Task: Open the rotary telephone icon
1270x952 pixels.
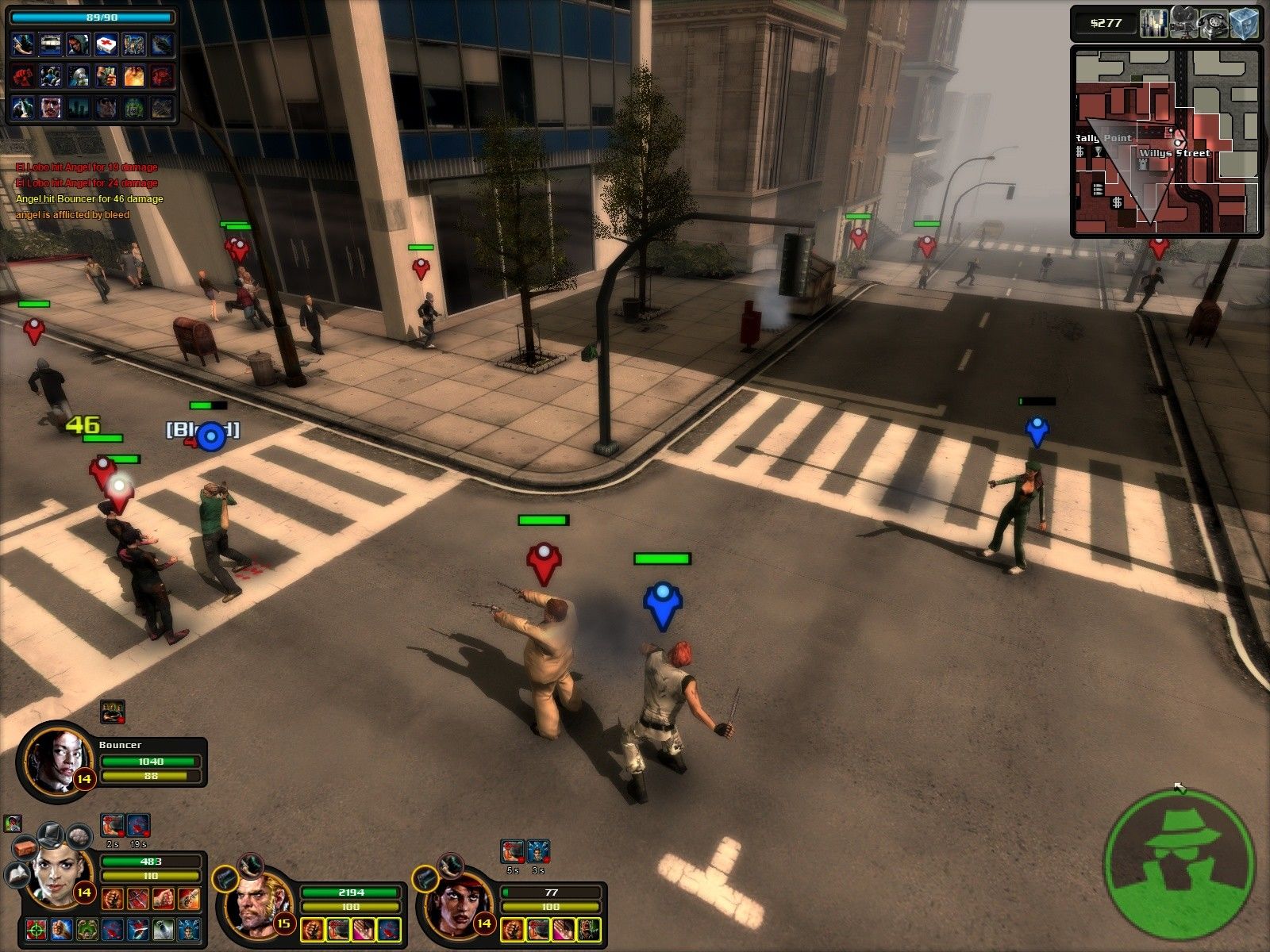Action: tap(1211, 23)
